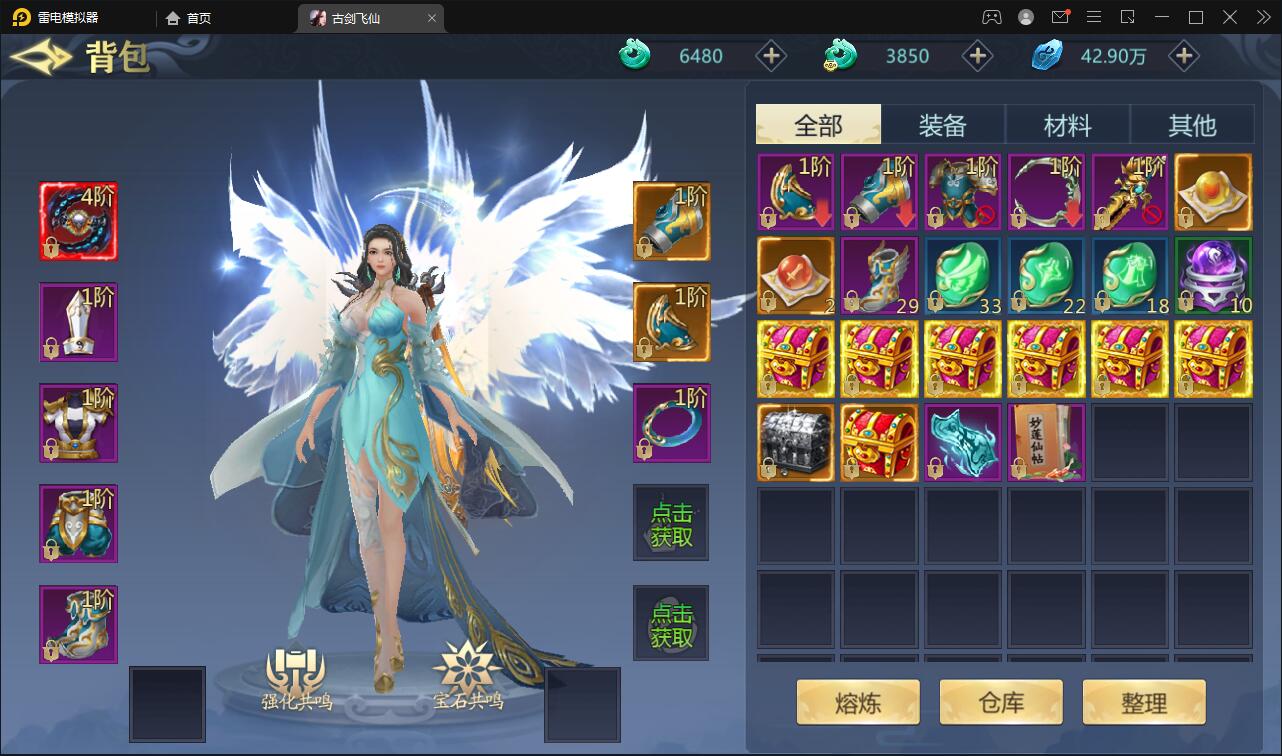Open the blue boots item showing 29
This screenshot has height=756, width=1282.
point(878,274)
